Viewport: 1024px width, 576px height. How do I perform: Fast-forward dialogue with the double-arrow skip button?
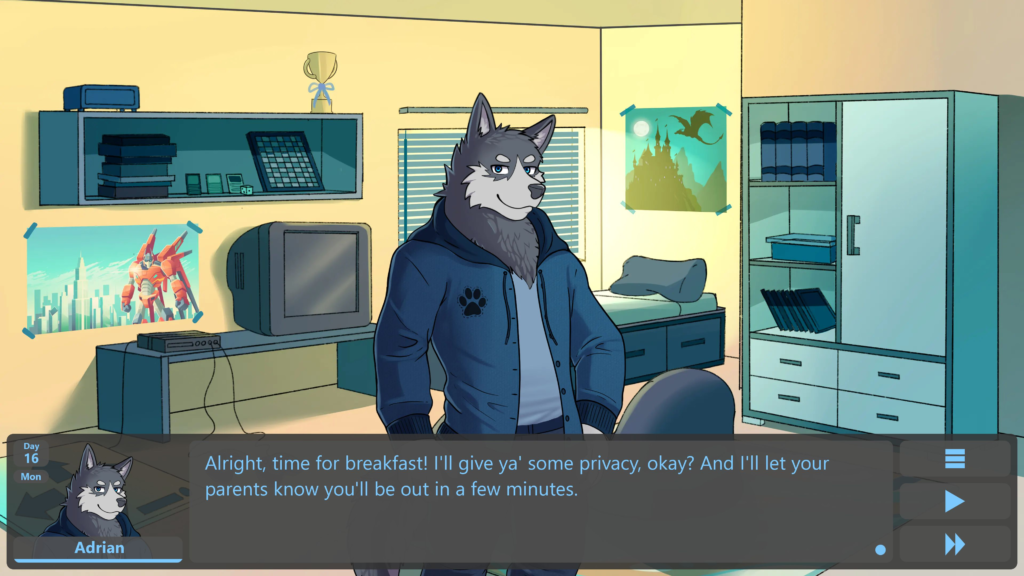(x=955, y=544)
